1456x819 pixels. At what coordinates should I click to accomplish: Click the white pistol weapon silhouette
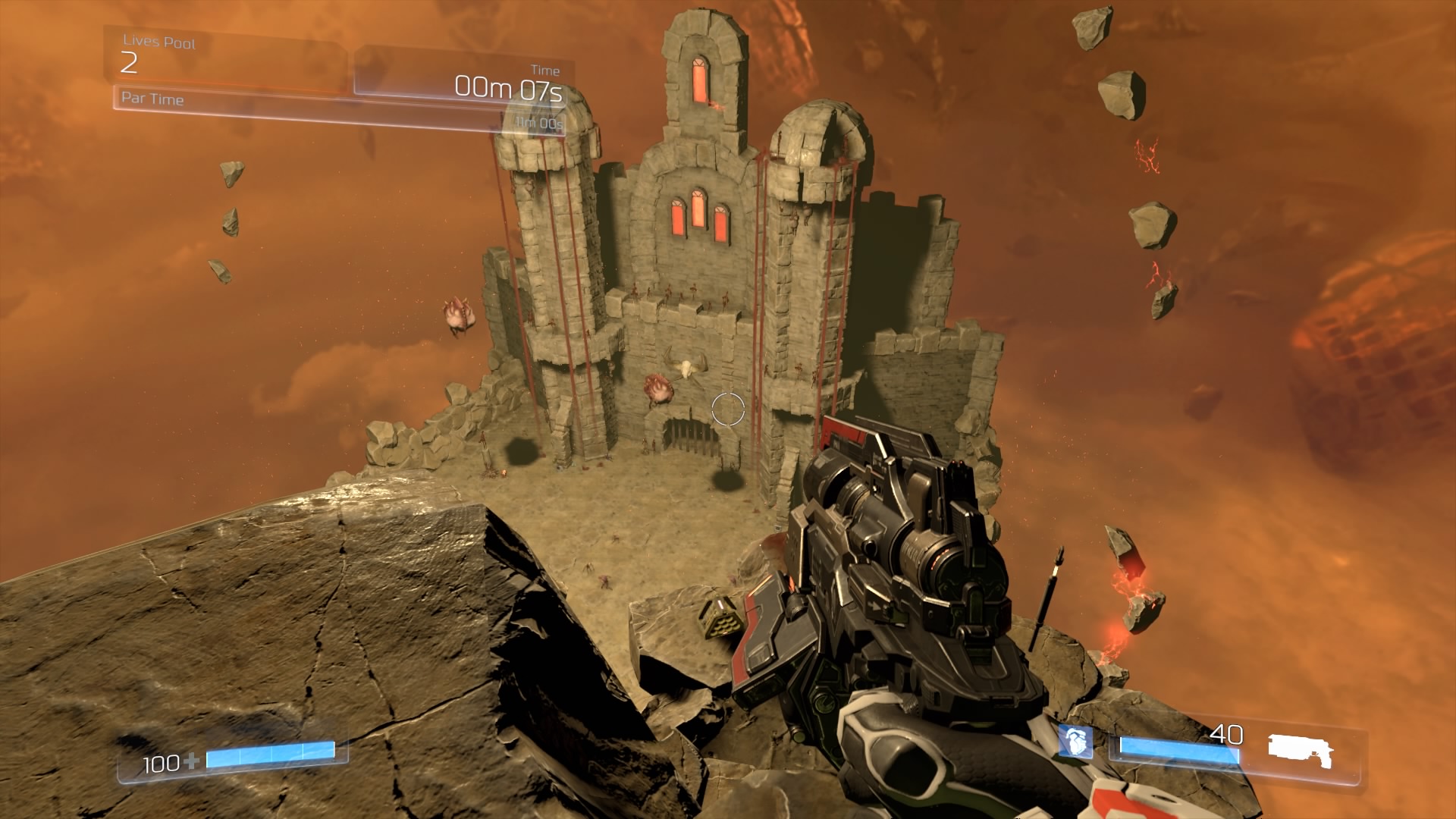1300,751
